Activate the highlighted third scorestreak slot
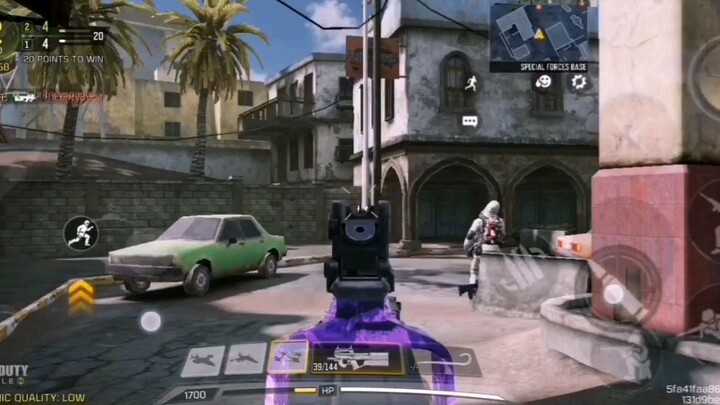Image resolution: width=720 pixels, height=405 pixels. 288,357
